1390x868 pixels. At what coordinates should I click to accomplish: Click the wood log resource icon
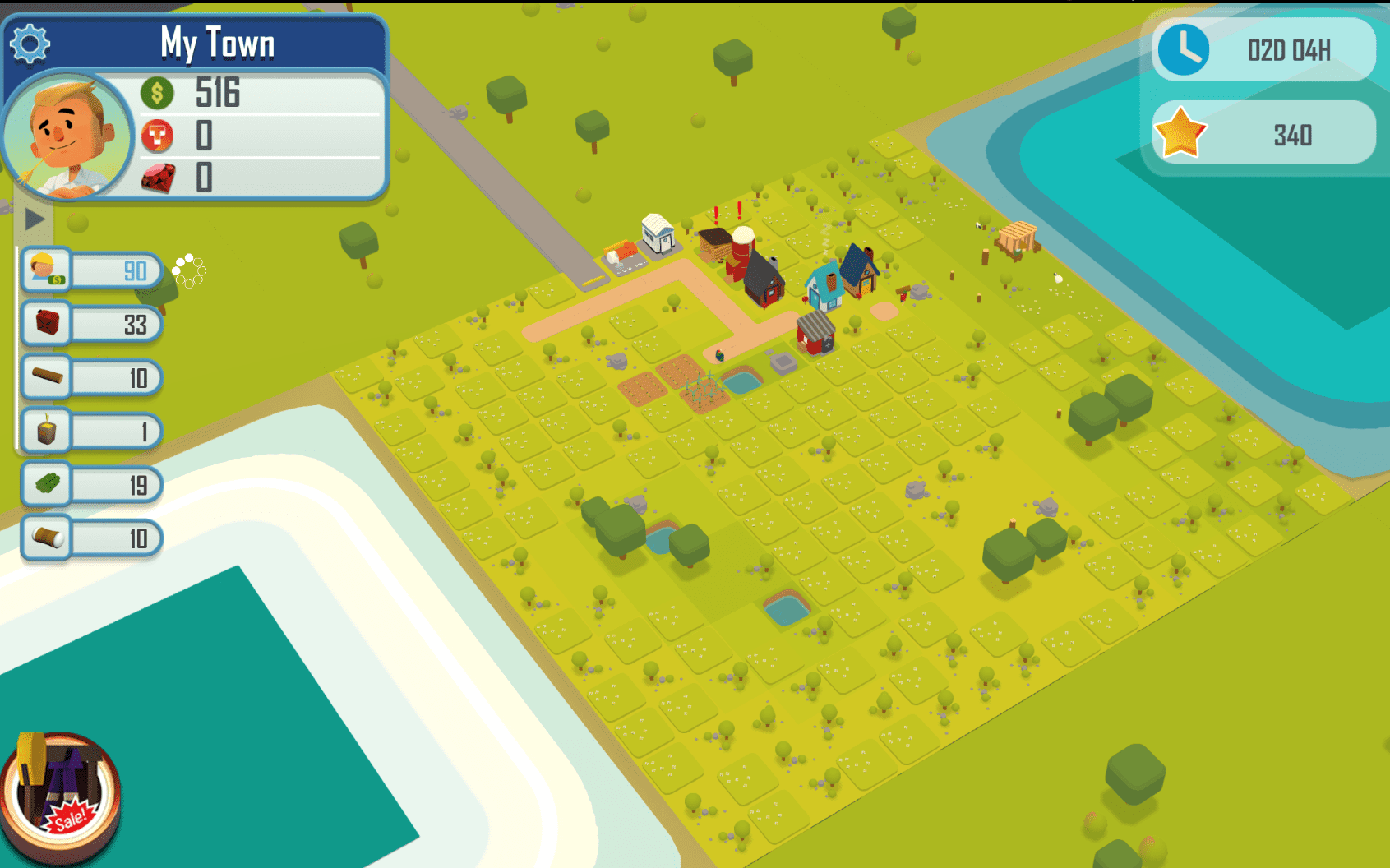[47, 377]
